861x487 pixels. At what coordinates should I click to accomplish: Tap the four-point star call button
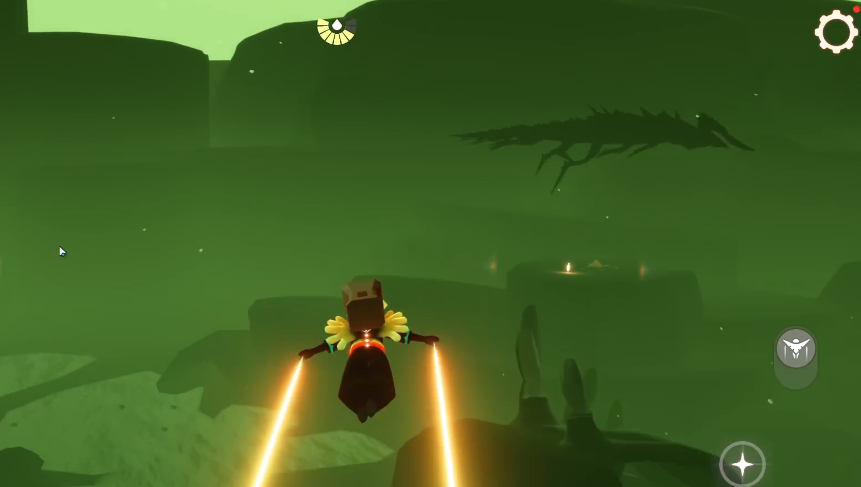(x=742, y=464)
